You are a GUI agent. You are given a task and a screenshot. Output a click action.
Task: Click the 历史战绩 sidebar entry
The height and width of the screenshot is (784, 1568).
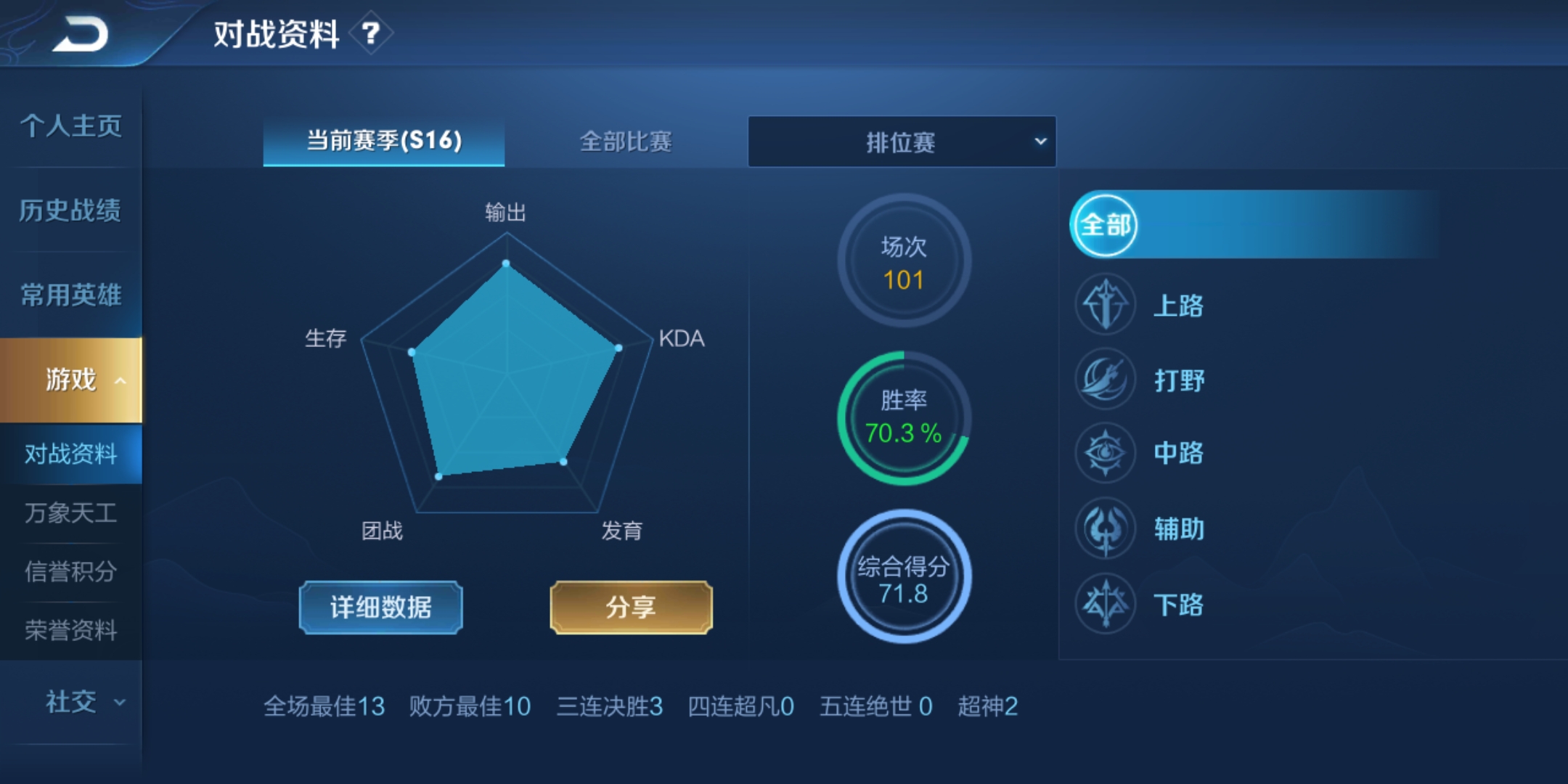click(70, 211)
